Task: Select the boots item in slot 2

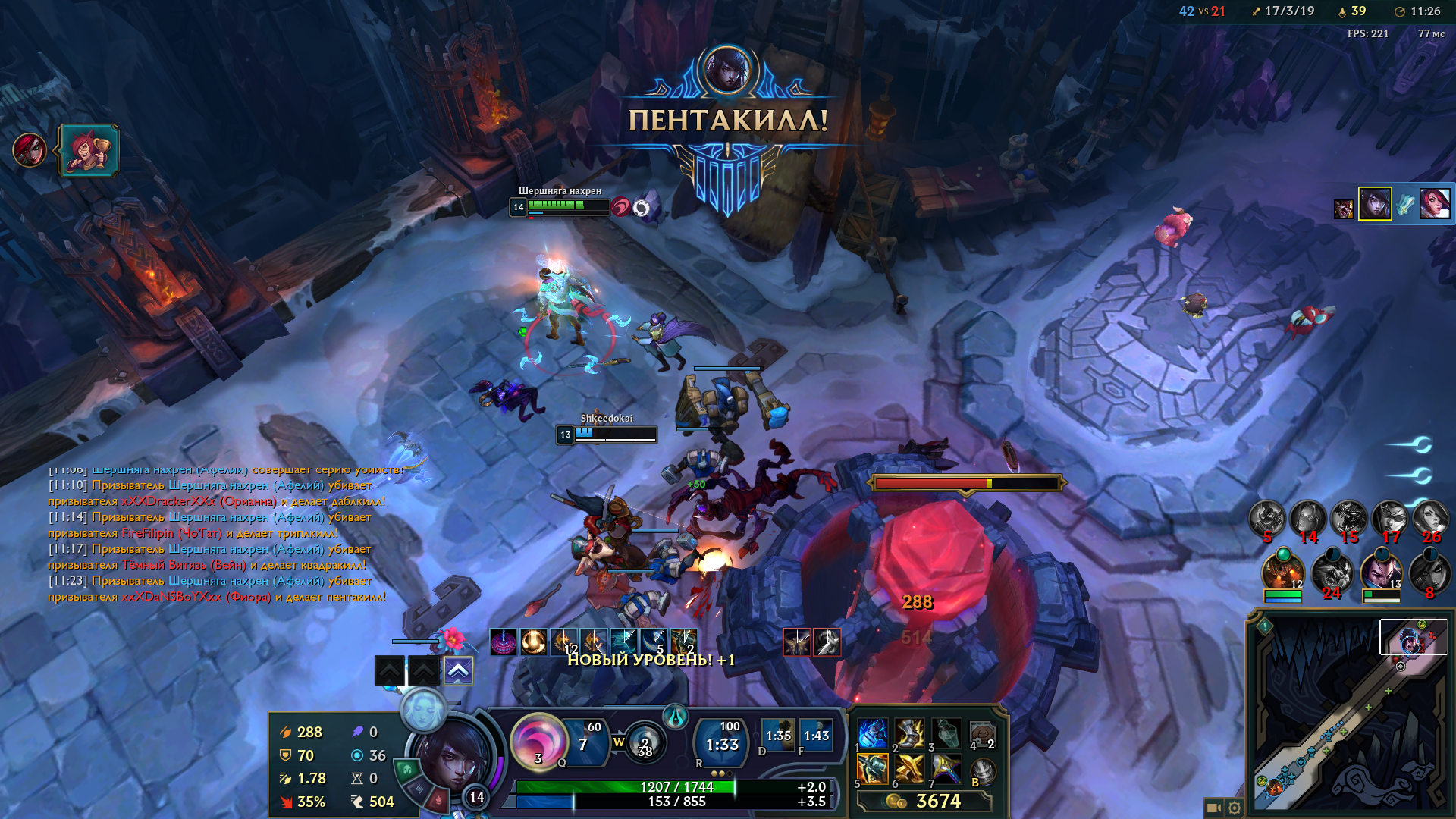Action: [x=908, y=734]
